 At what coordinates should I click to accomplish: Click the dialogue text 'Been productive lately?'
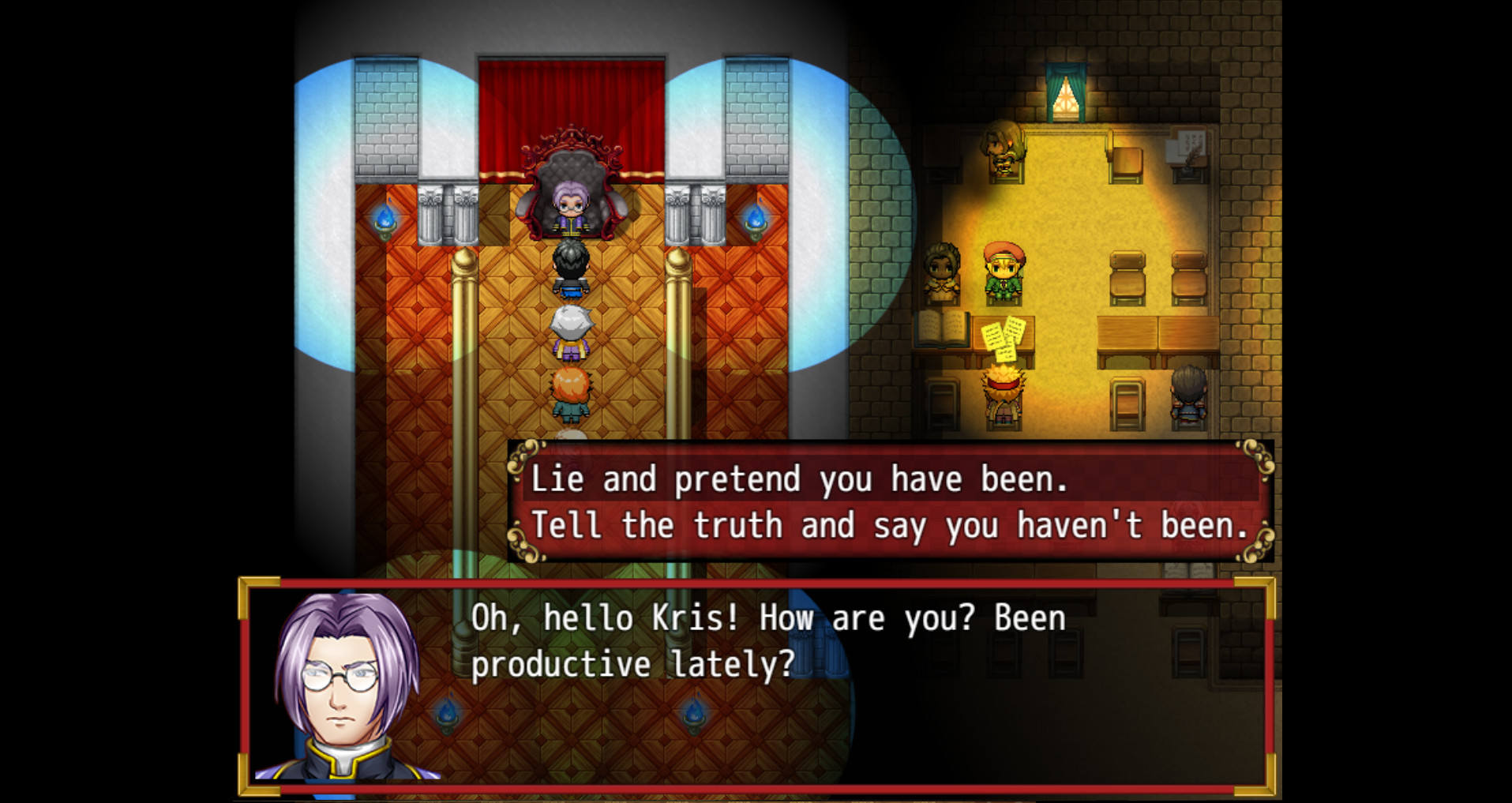632,663
